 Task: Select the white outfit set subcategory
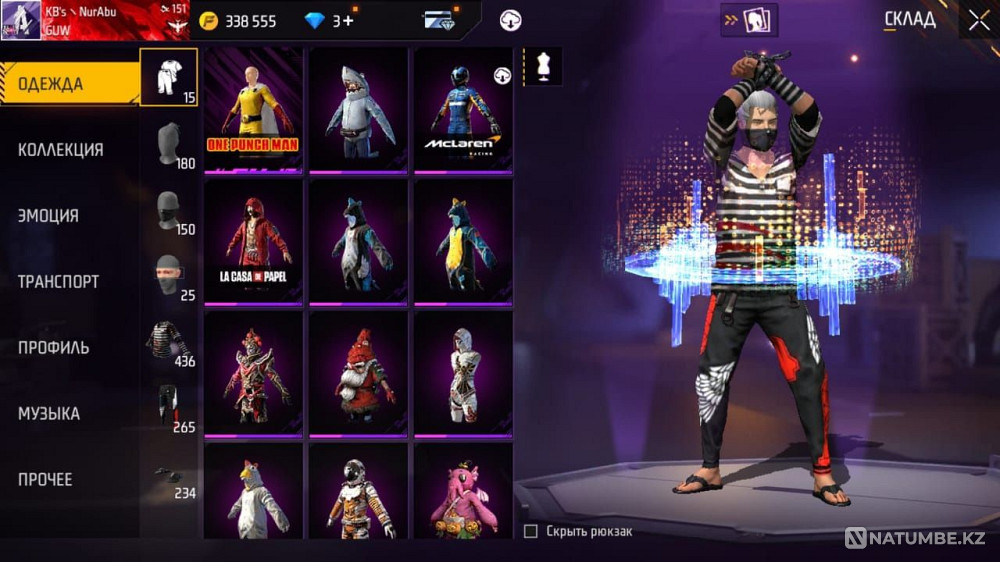[169, 77]
